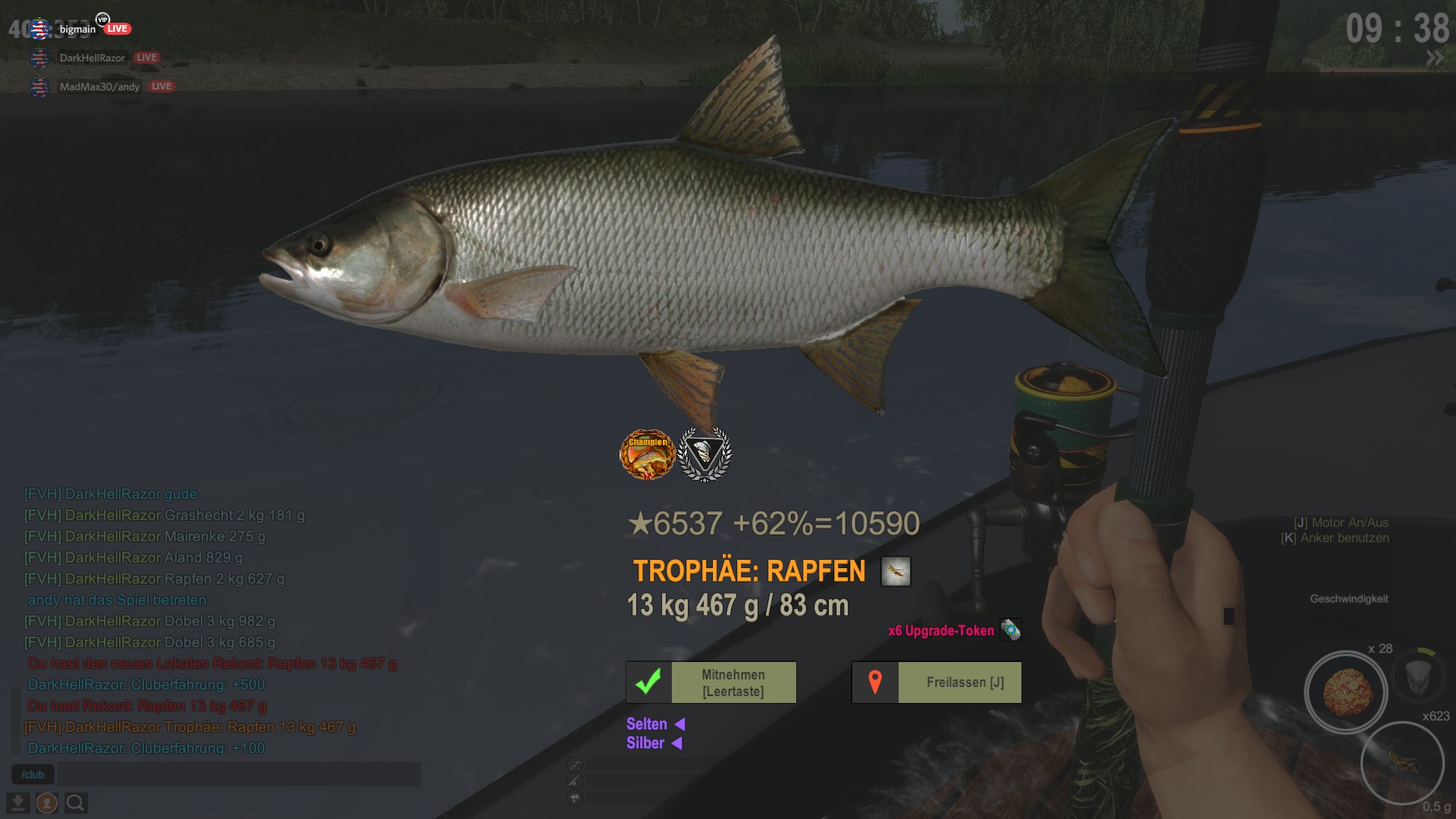The width and height of the screenshot is (1456, 819).
Task: Click the silver laurel helmet badge
Action: [704, 454]
